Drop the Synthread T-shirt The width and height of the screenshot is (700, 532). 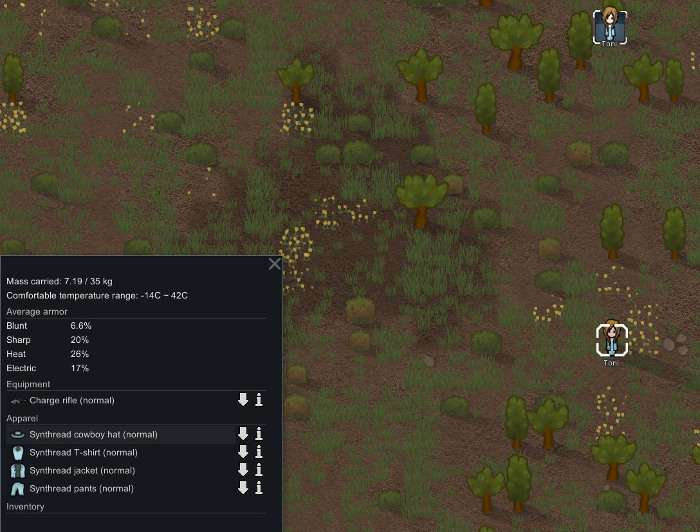[x=242, y=452]
